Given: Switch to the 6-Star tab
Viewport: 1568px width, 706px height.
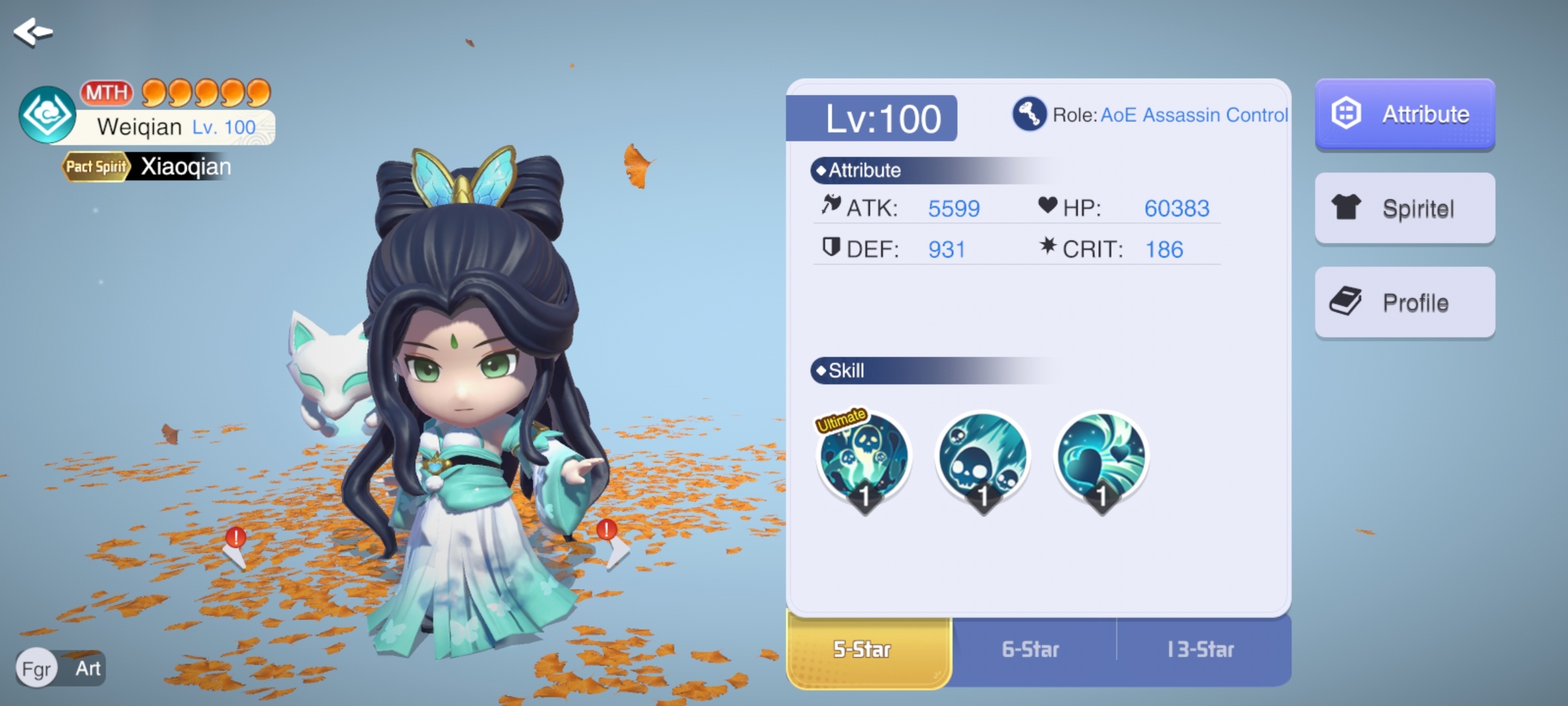Looking at the screenshot, I should pyautogui.click(x=1031, y=650).
